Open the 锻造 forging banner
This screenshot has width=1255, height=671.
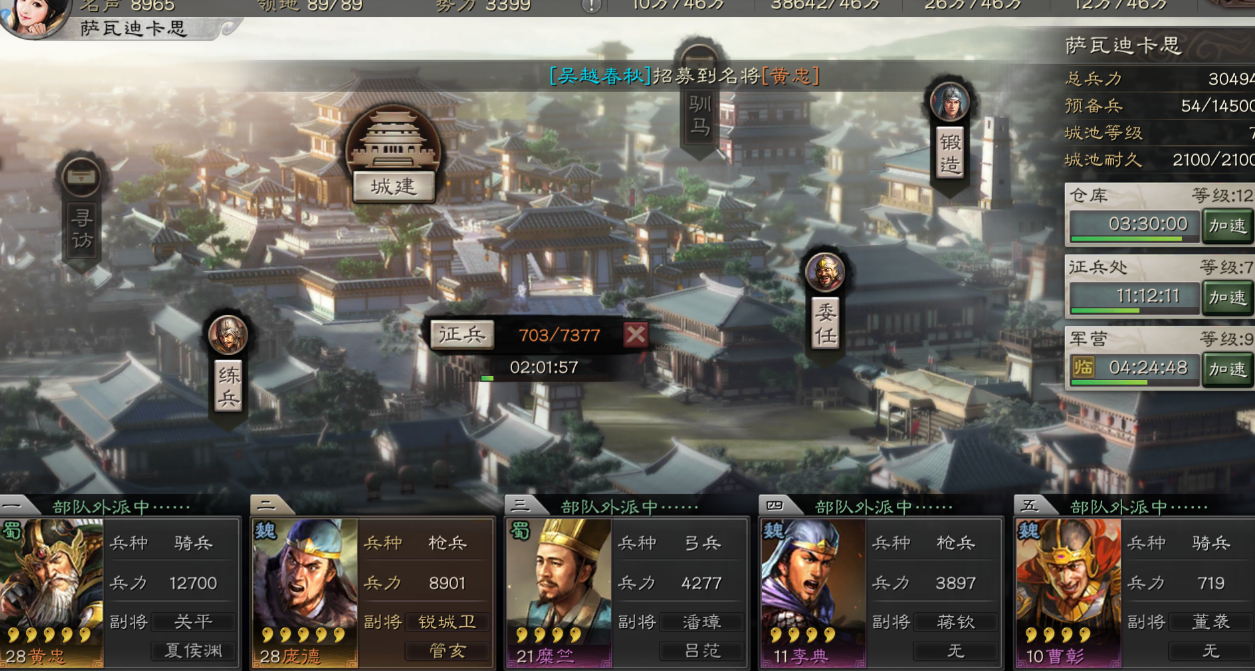pyautogui.click(x=949, y=152)
